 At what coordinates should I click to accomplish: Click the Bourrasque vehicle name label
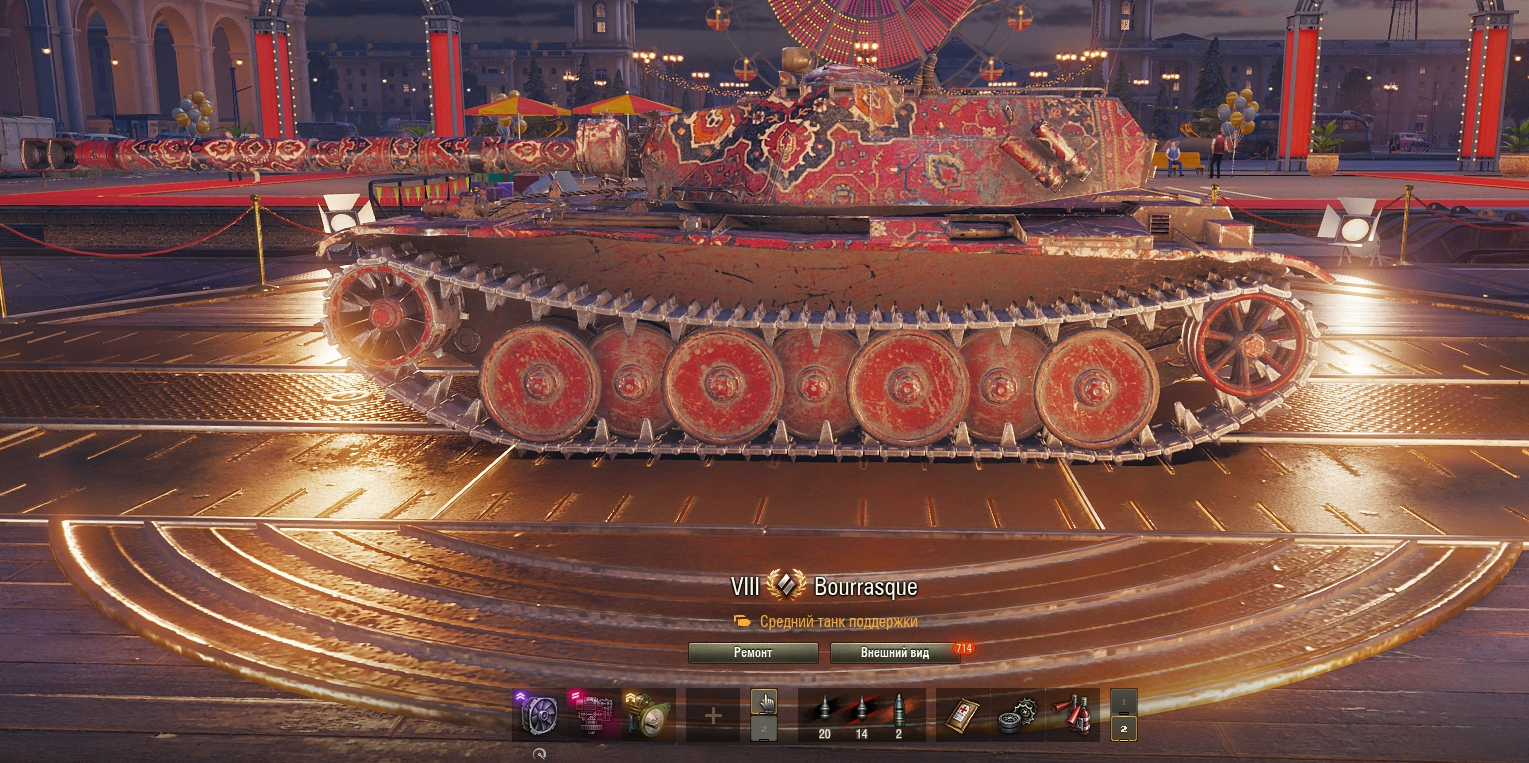point(865,587)
